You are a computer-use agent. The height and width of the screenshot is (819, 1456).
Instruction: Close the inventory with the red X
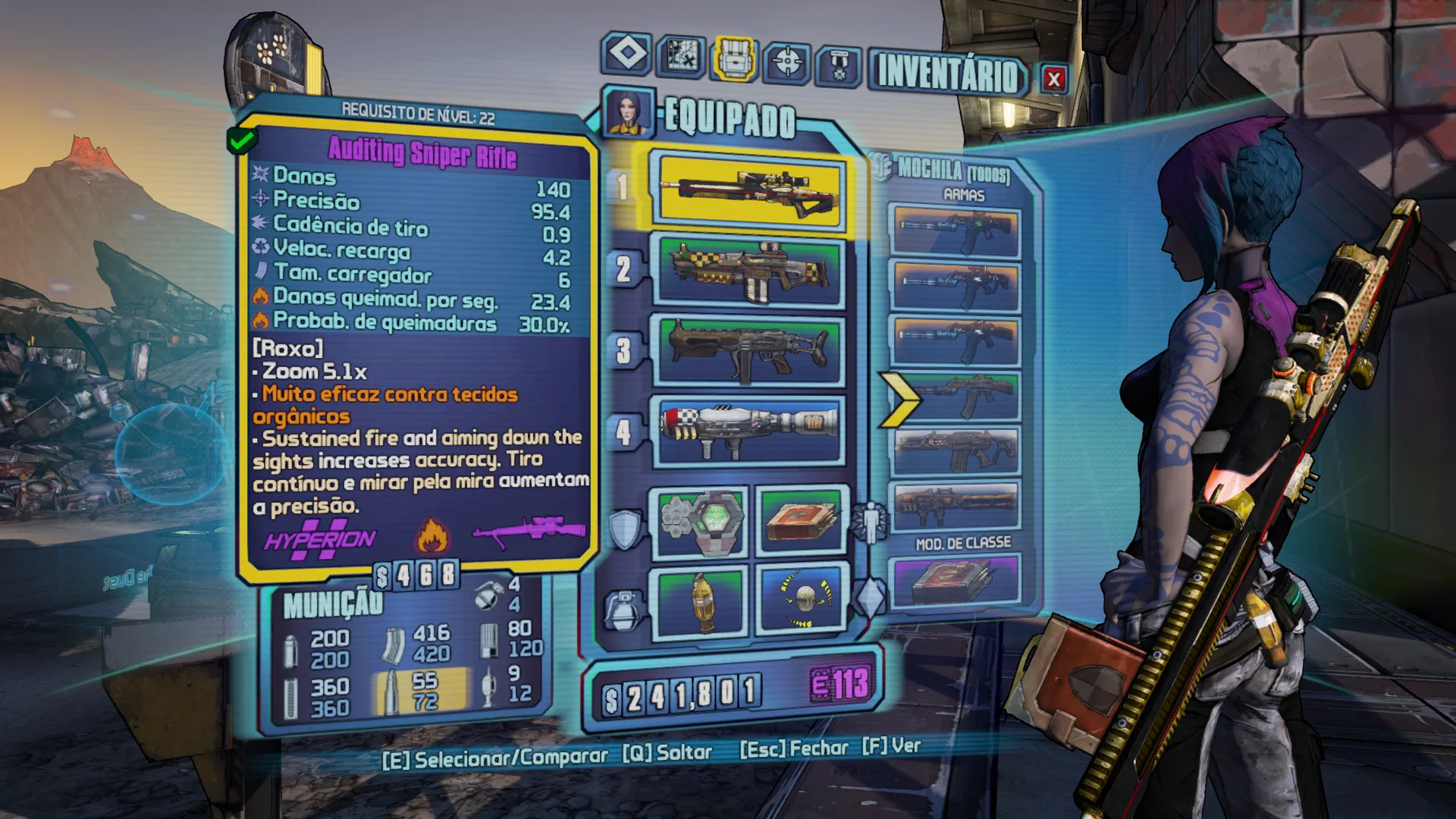(x=1053, y=79)
